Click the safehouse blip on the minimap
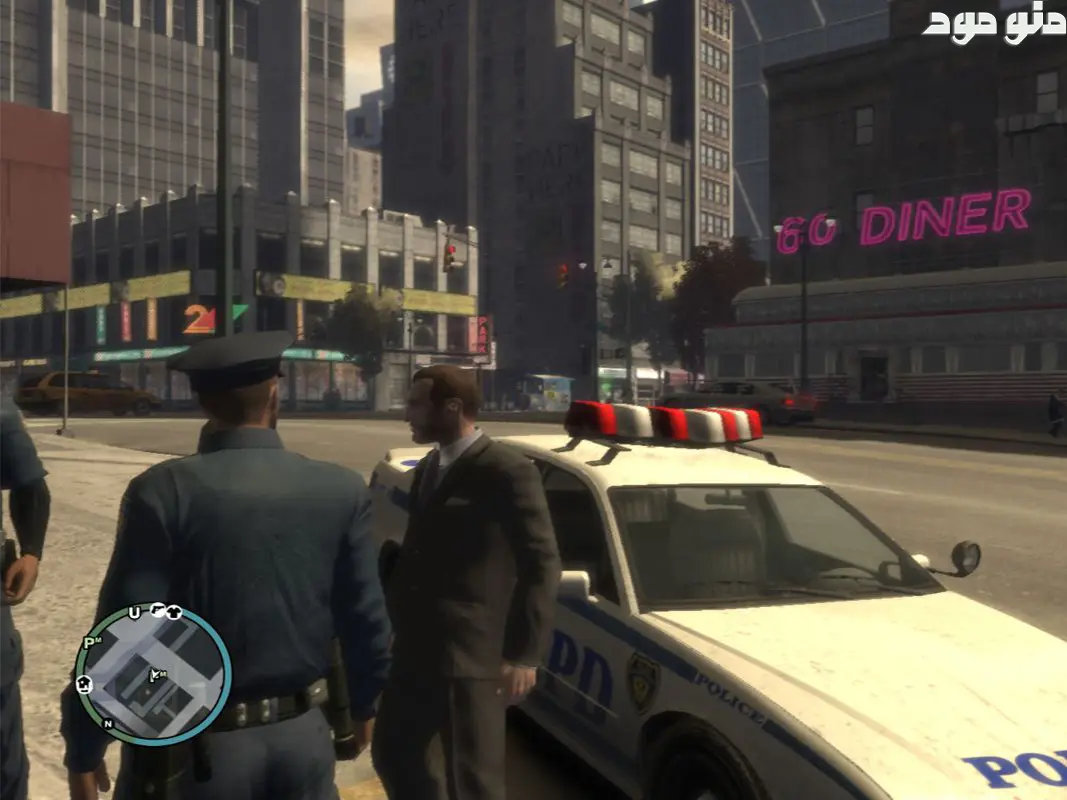 tap(85, 684)
